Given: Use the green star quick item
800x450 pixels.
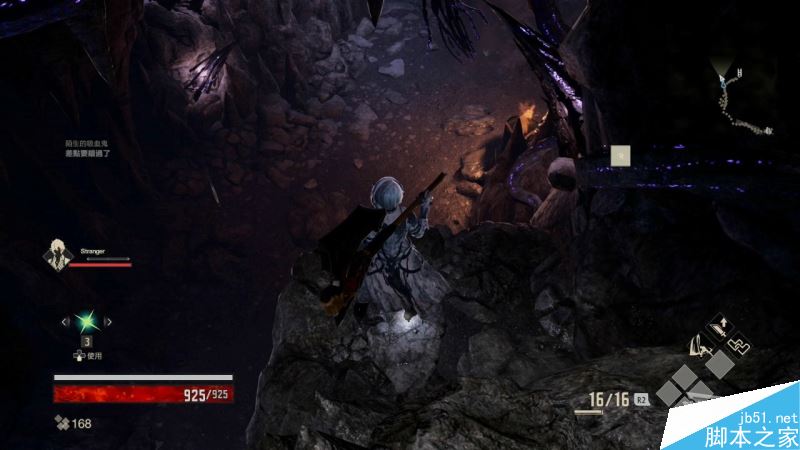Looking at the screenshot, I should pos(87,321).
